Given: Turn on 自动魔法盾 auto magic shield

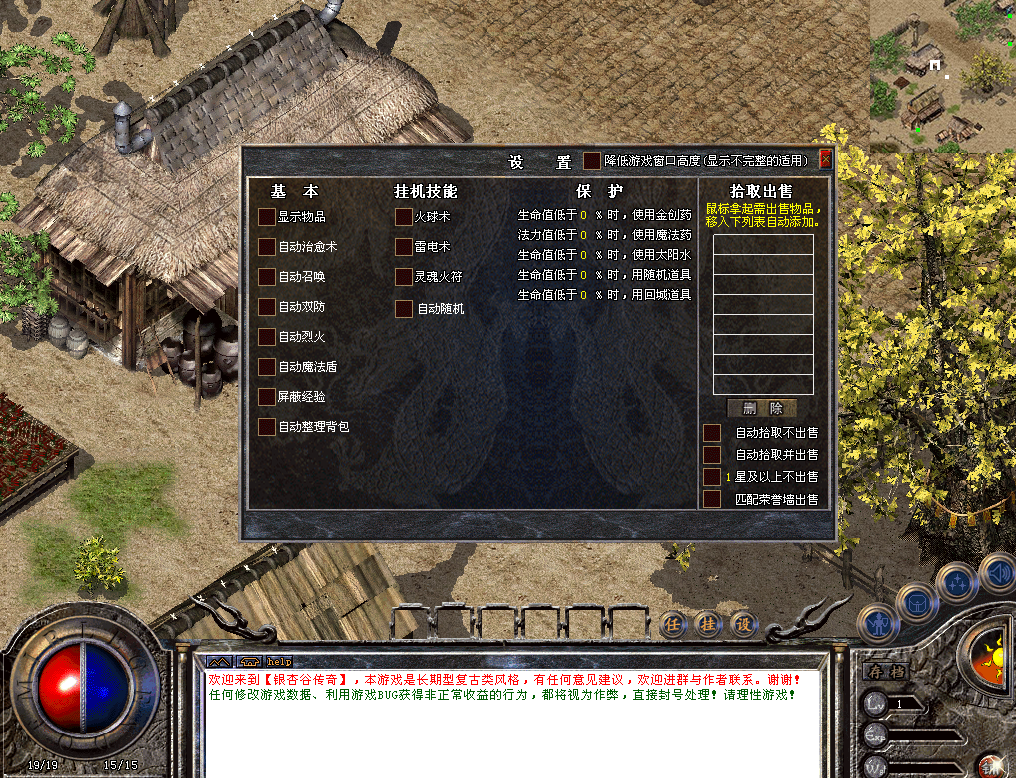Looking at the screenshot, I should tap(266, 367).
